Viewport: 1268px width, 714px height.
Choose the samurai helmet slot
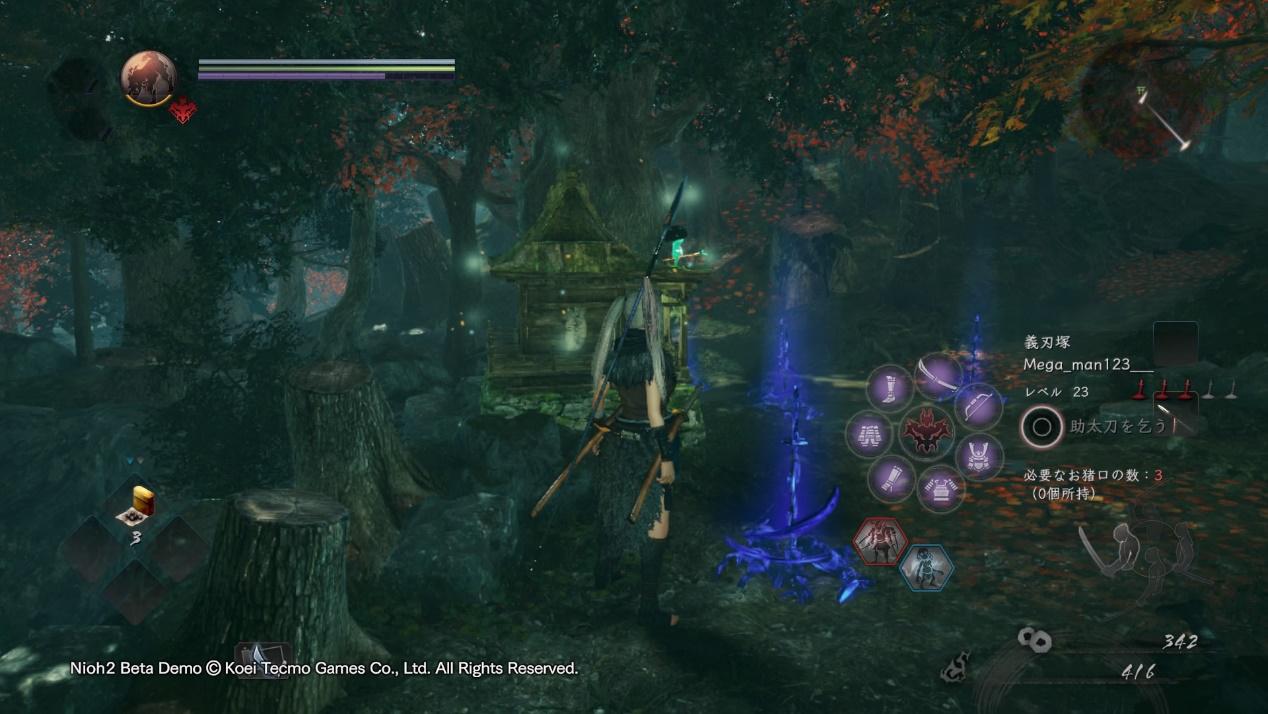[978, 456]
